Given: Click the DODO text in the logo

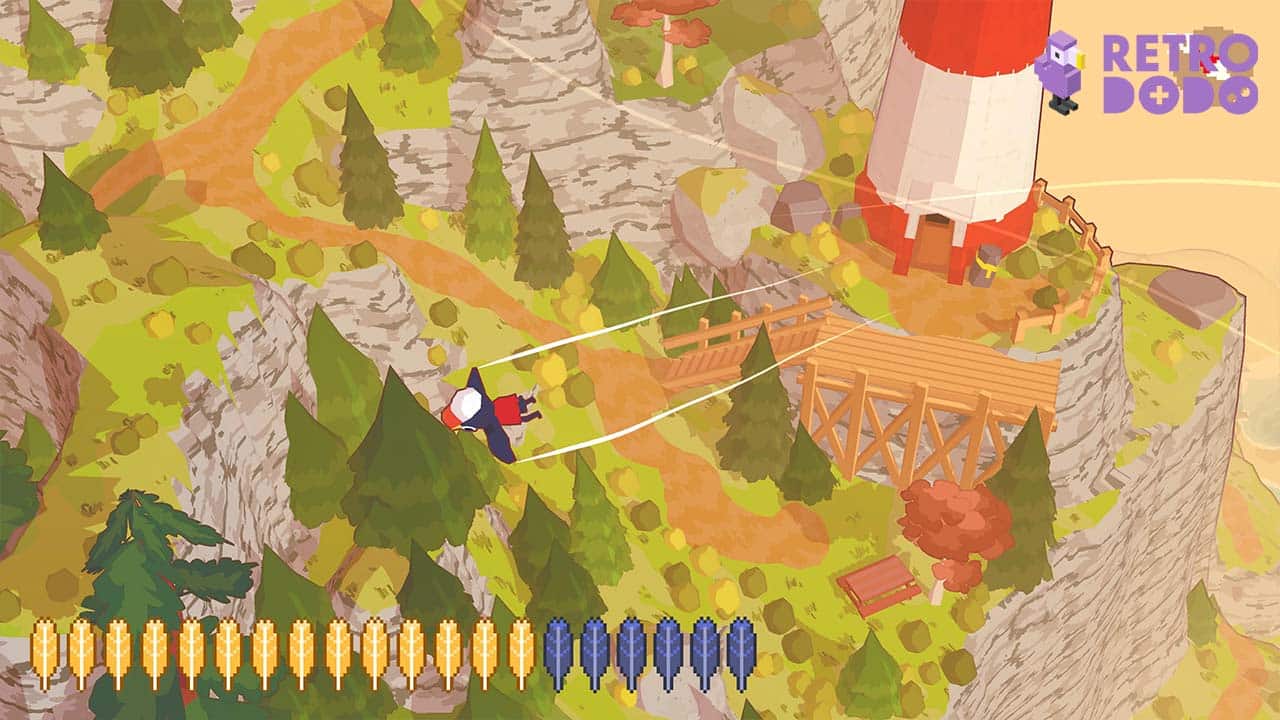Looking at the screenshot, I should click(x=1180, y=95).
